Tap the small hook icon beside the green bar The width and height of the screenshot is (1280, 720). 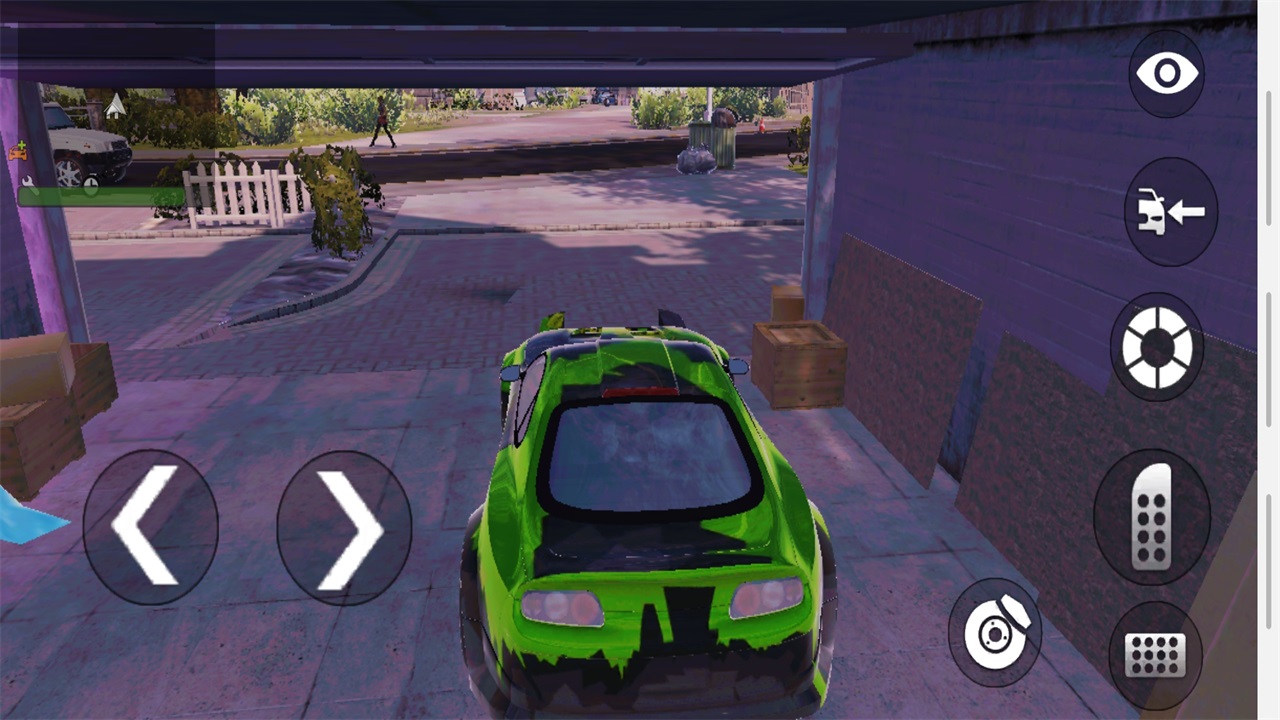pyautogui.click(x=26, y=181)
